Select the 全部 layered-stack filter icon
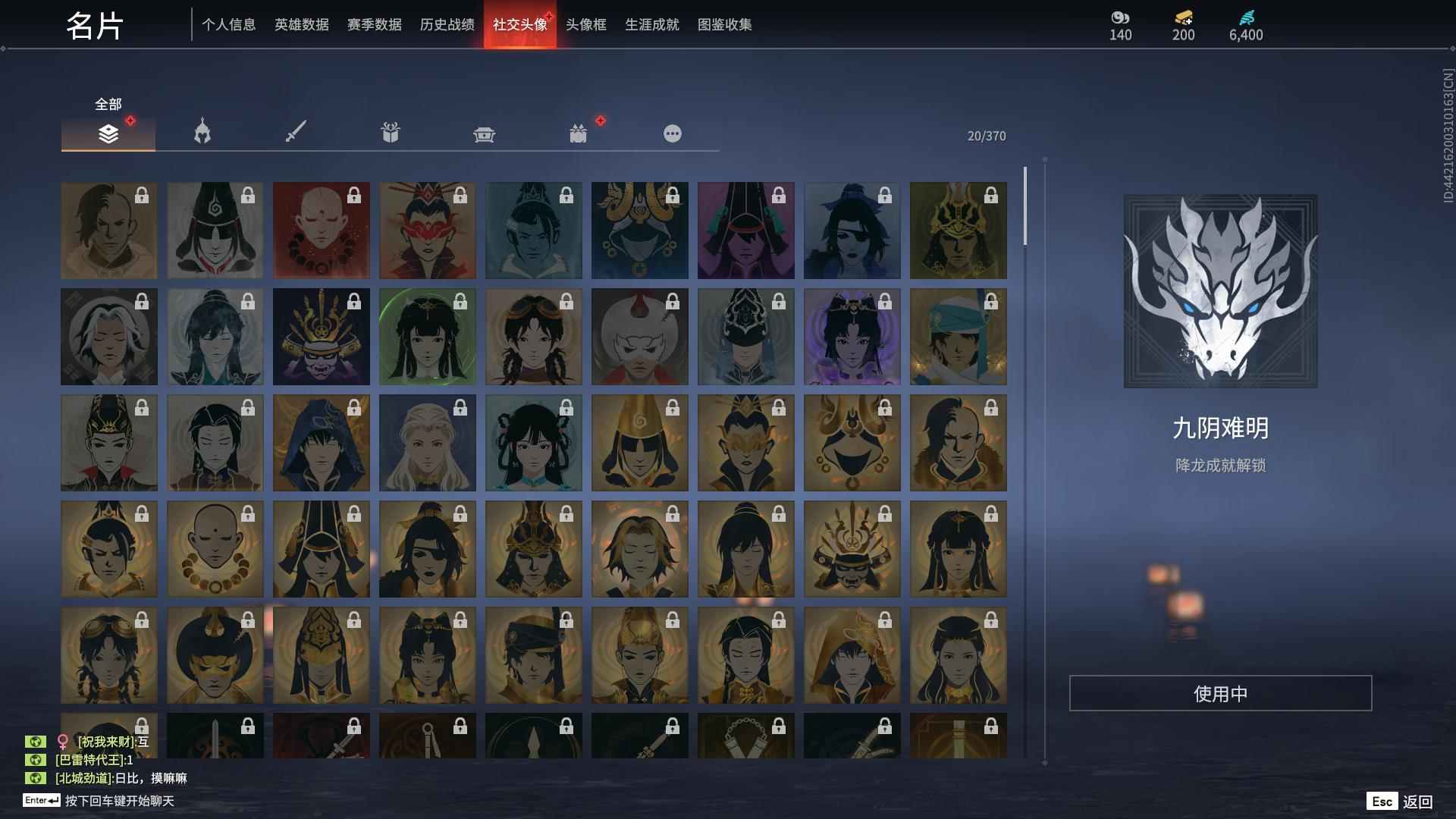The image size is (1456, 819). click(108, 133)
